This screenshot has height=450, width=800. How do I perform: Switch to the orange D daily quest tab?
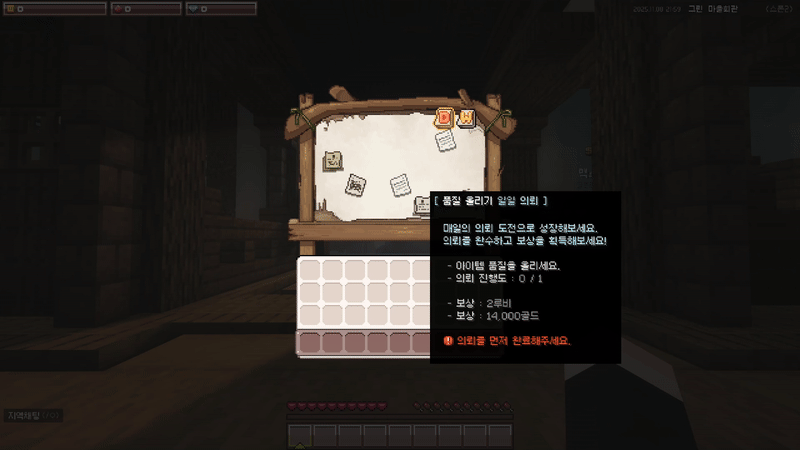pyautogui.click(x=446, y=118)
